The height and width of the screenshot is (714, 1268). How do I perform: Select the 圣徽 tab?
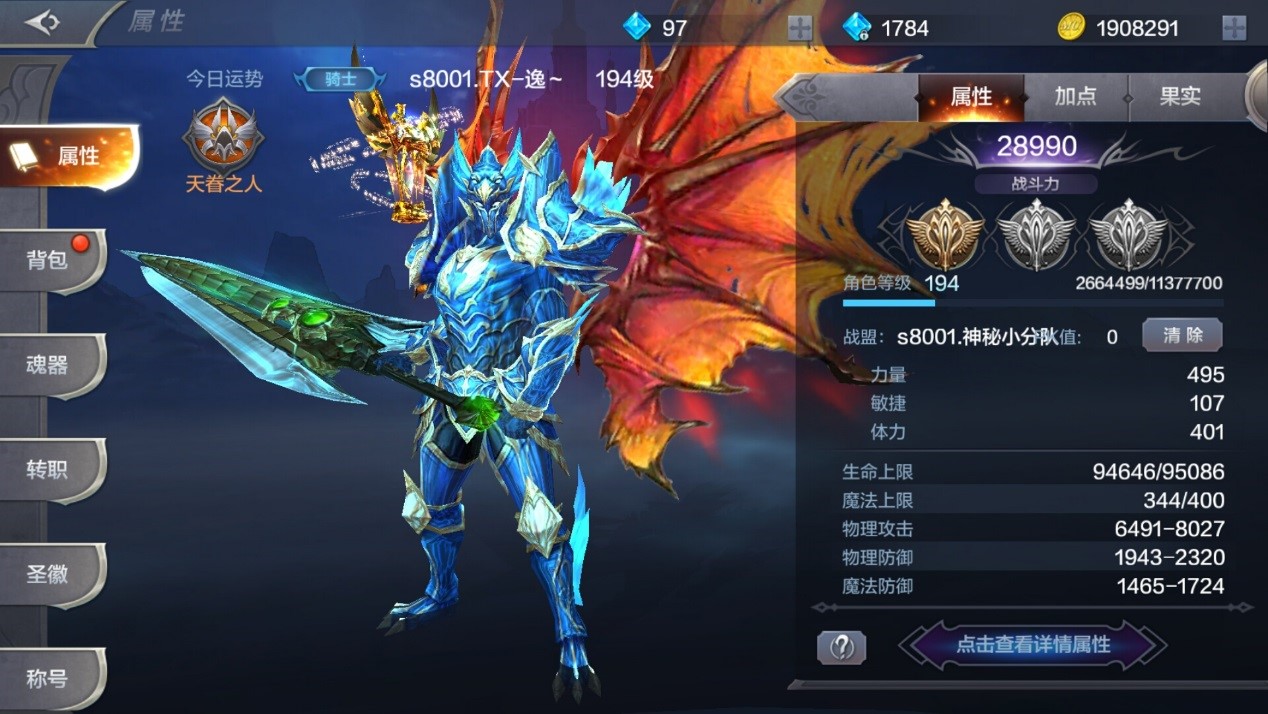[50, 574]
